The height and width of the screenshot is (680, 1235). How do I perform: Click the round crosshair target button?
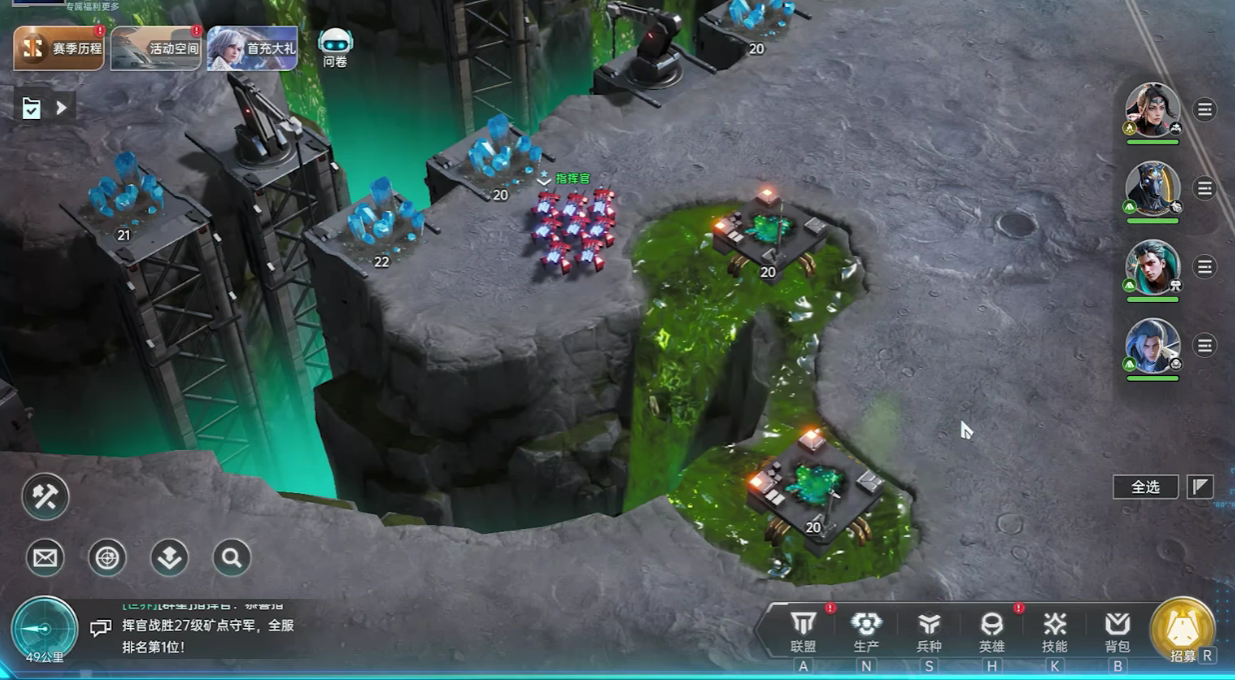107,558
